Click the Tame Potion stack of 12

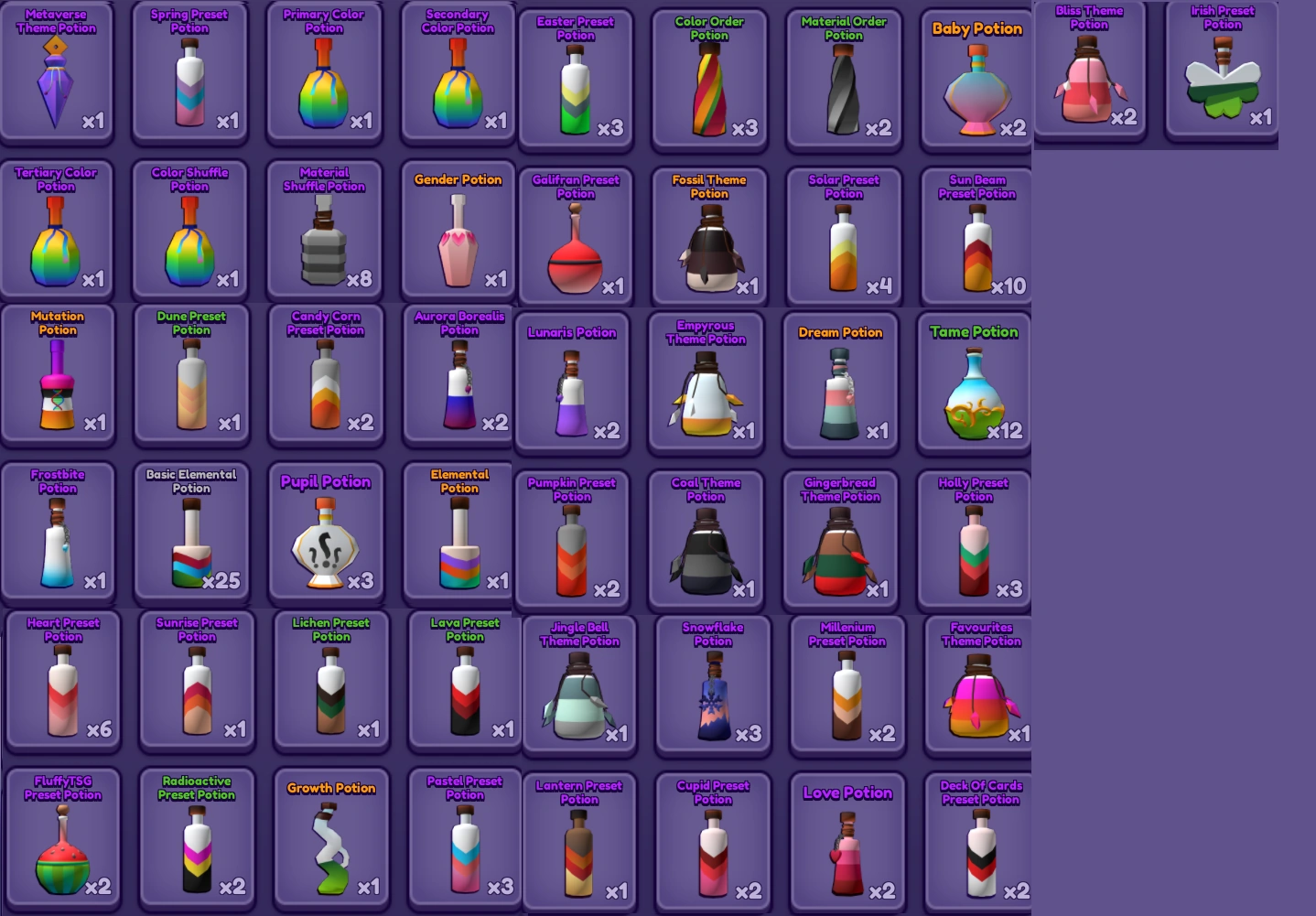[x=974, y=383]
